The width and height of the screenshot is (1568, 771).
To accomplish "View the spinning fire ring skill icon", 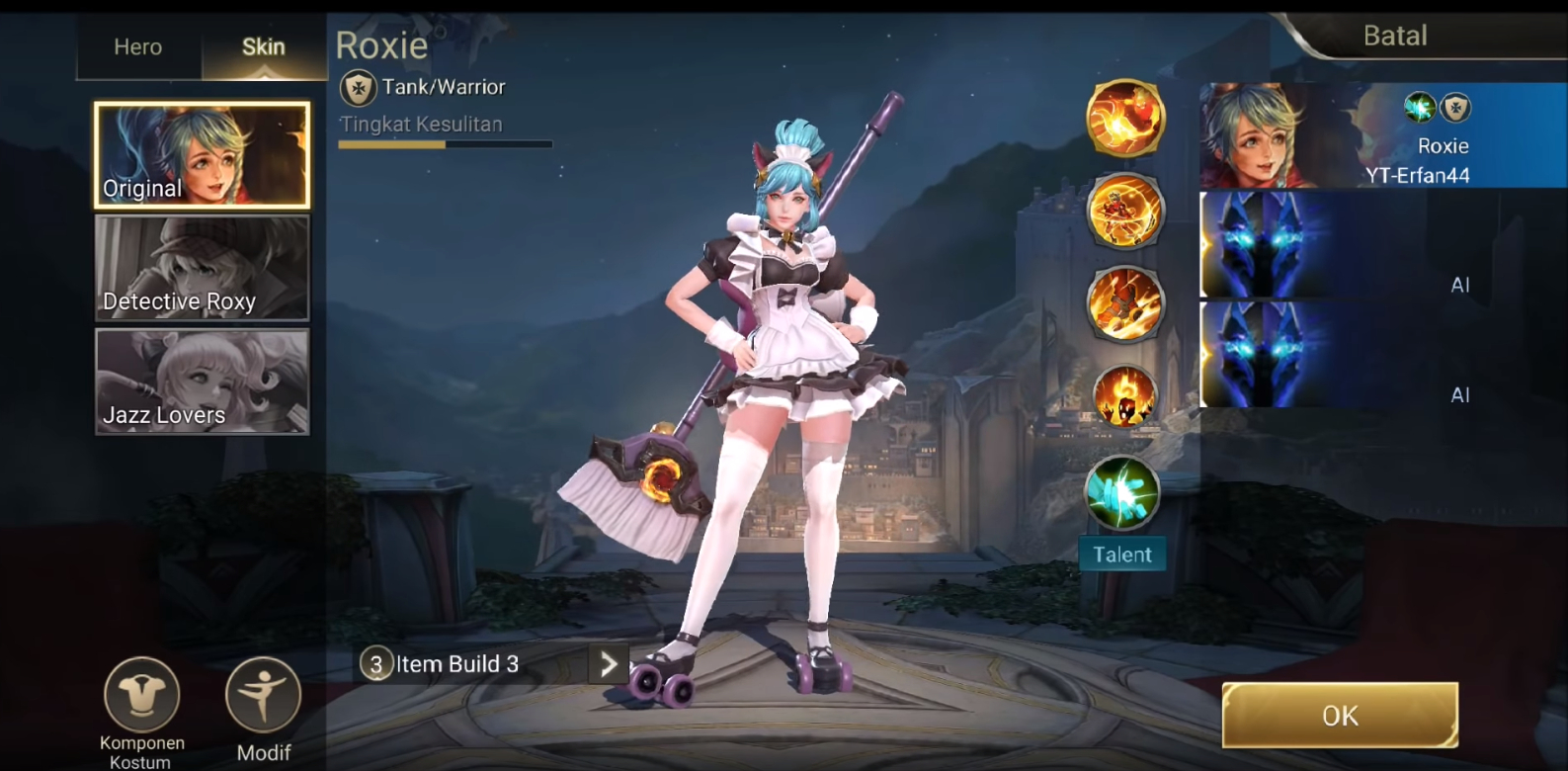I will (x=1125, y=211).
